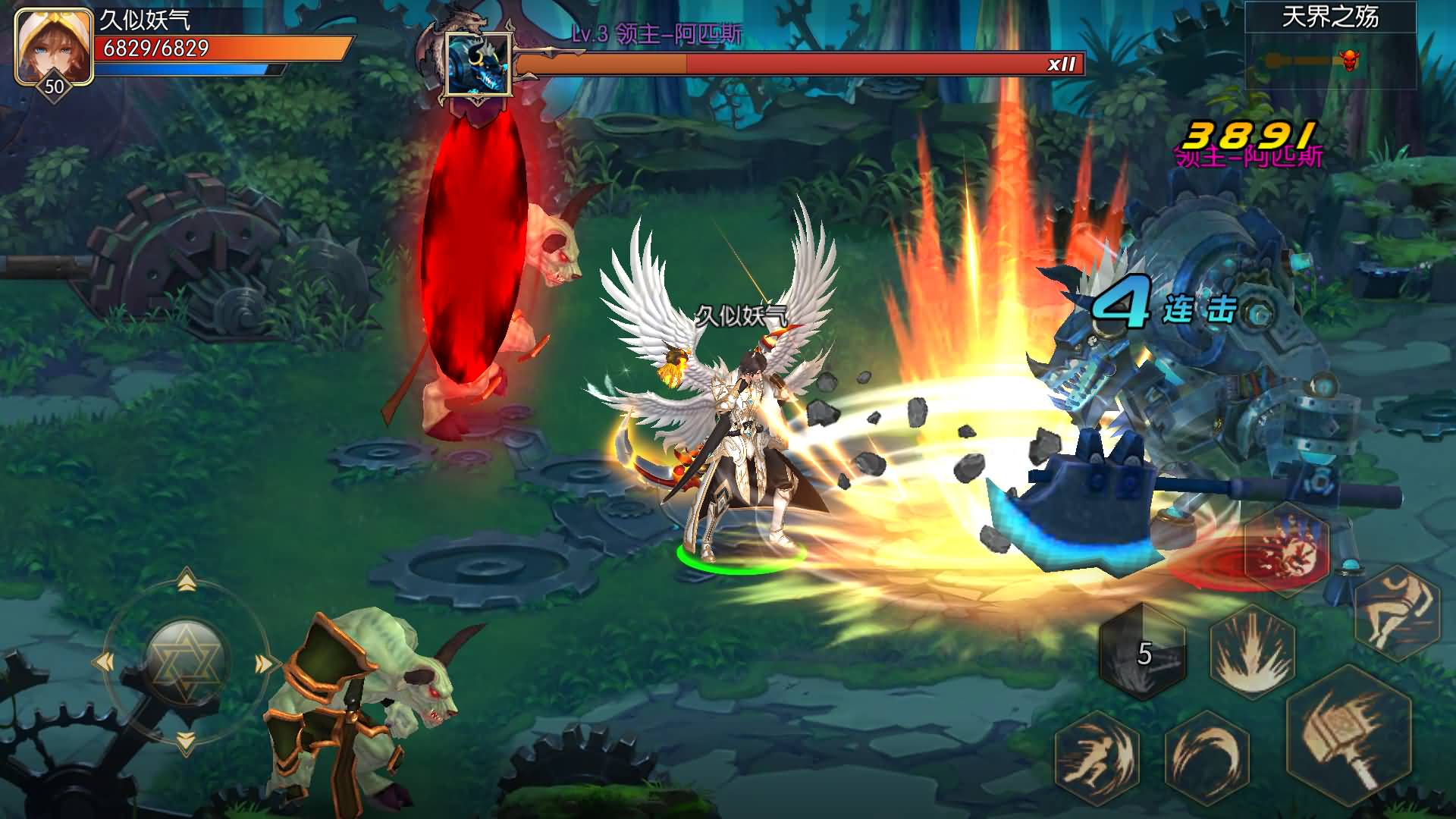Image resolution: width=1456 pixels, height=819 pixels.
Task: Activate the jumping kick skill
Action: coord(1397,610)
